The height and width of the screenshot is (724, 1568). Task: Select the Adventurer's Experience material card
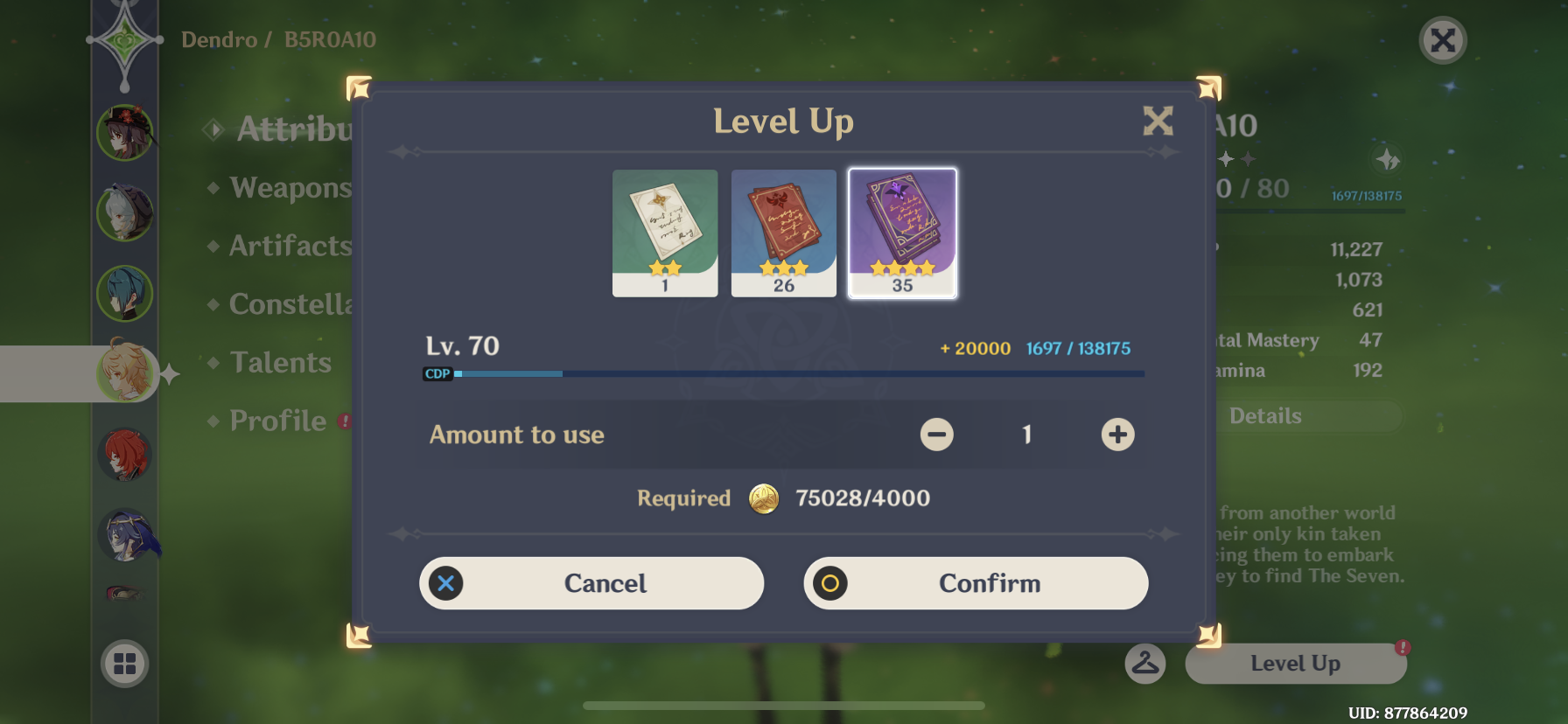tap(783, 233)
